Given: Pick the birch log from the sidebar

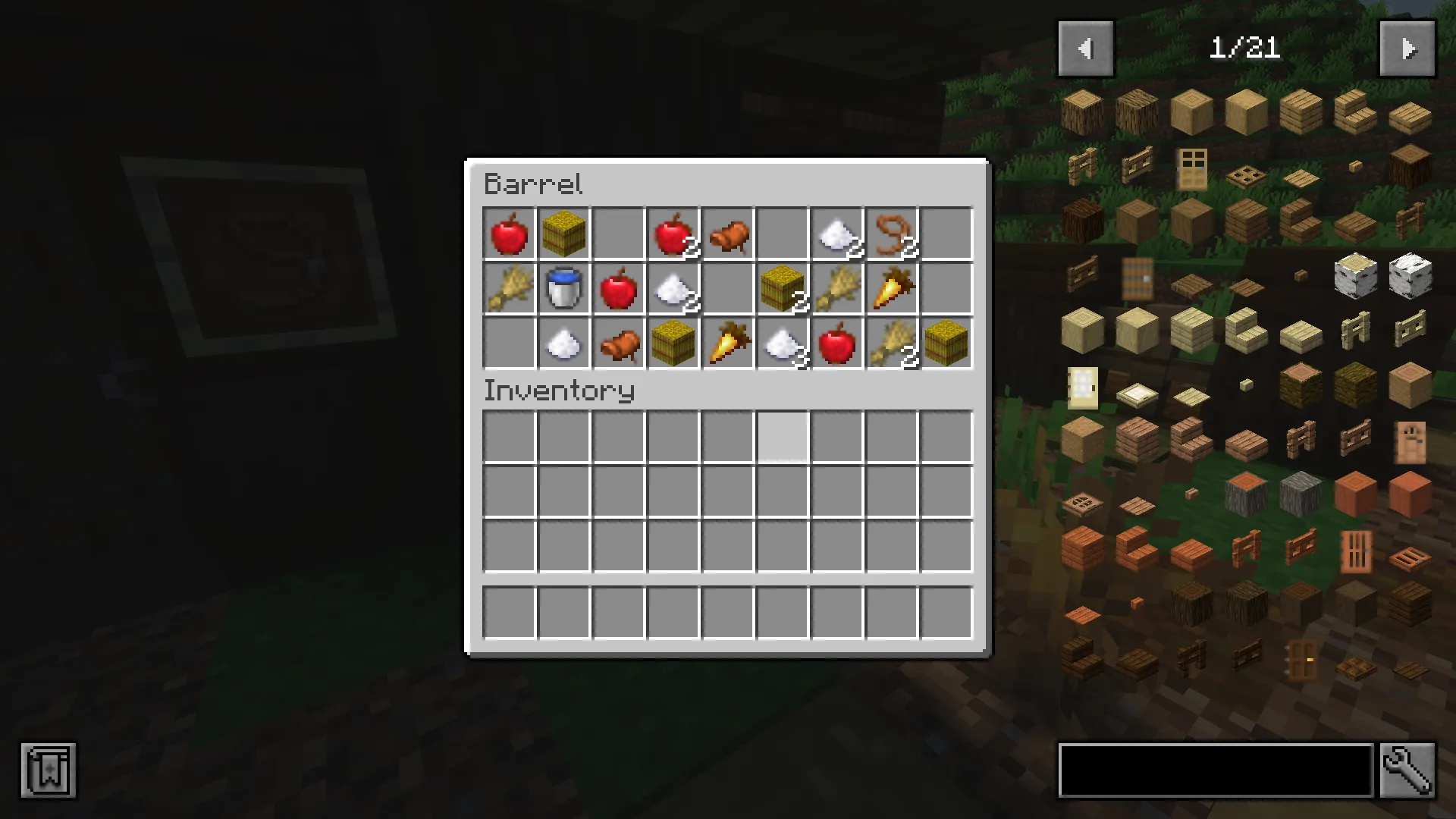Looking at the screenshot, I should (x=1355, y=277).
